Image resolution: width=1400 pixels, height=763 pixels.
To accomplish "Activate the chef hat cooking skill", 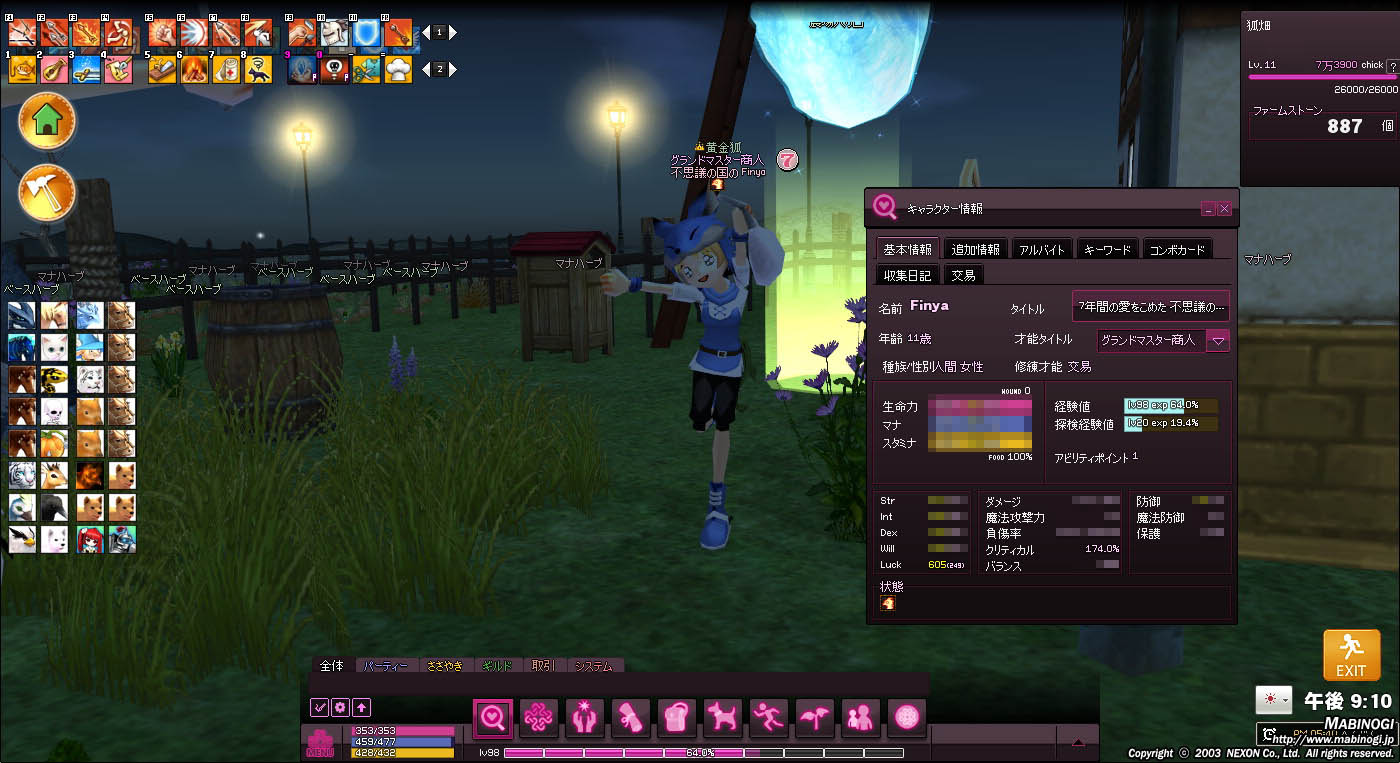I will (398, 69).
